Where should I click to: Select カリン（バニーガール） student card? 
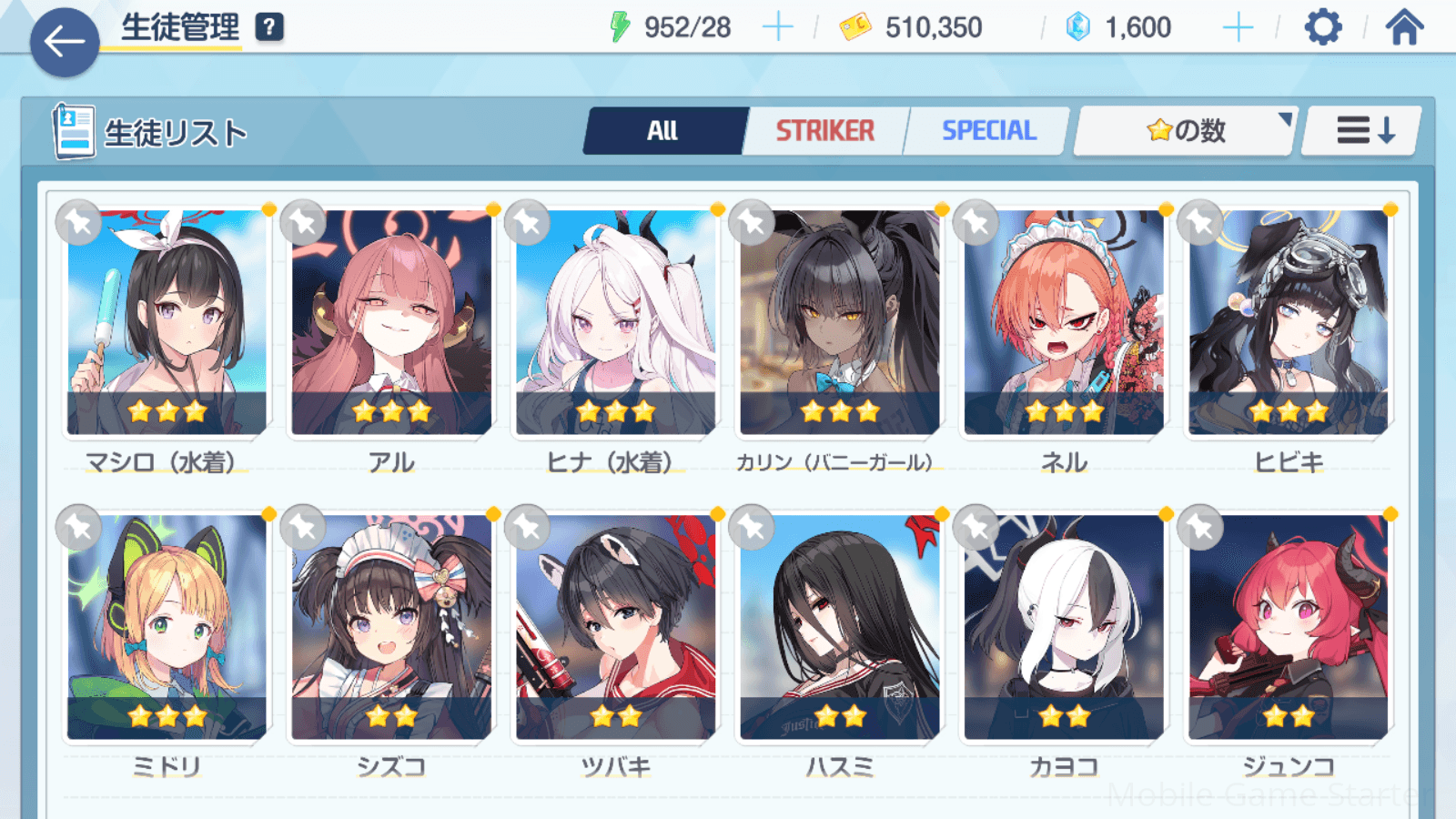pos(839,323)
